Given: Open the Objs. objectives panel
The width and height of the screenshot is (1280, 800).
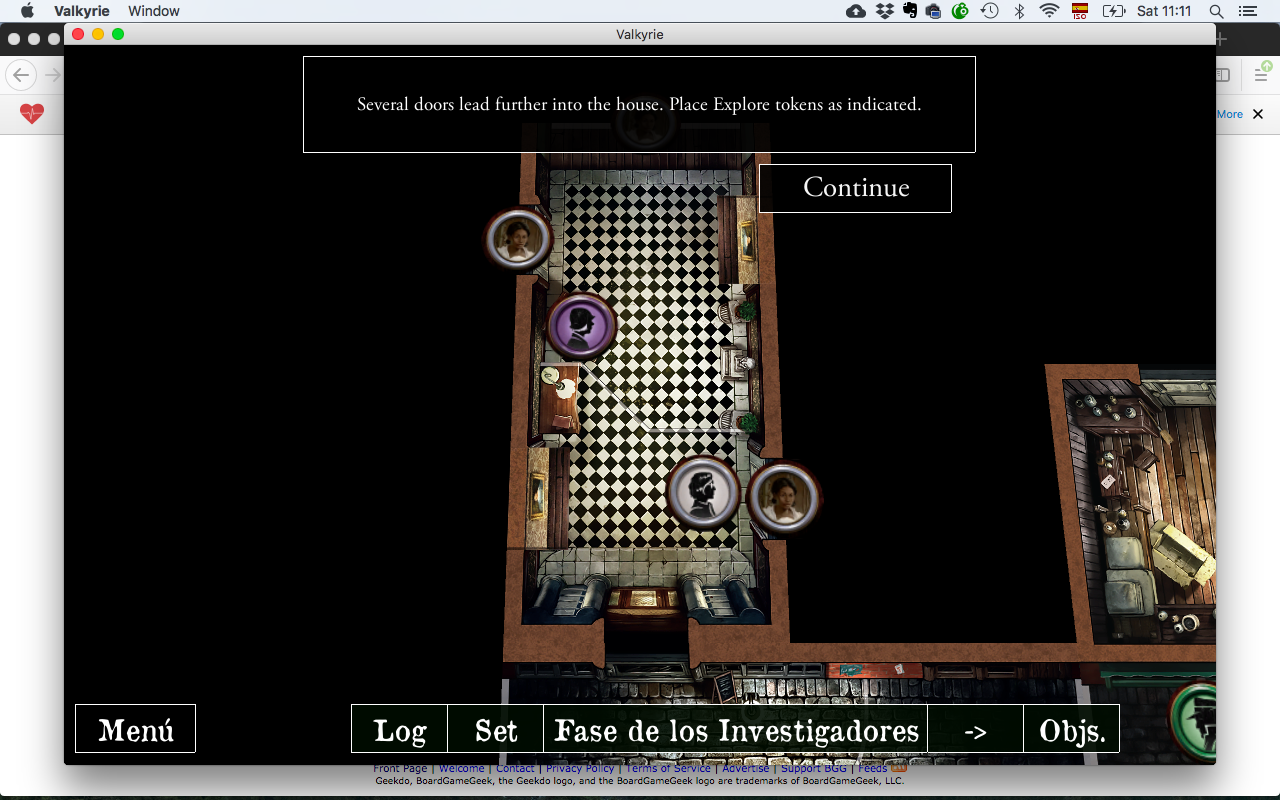Looking at the screenshot, I should coord(1071,729).
